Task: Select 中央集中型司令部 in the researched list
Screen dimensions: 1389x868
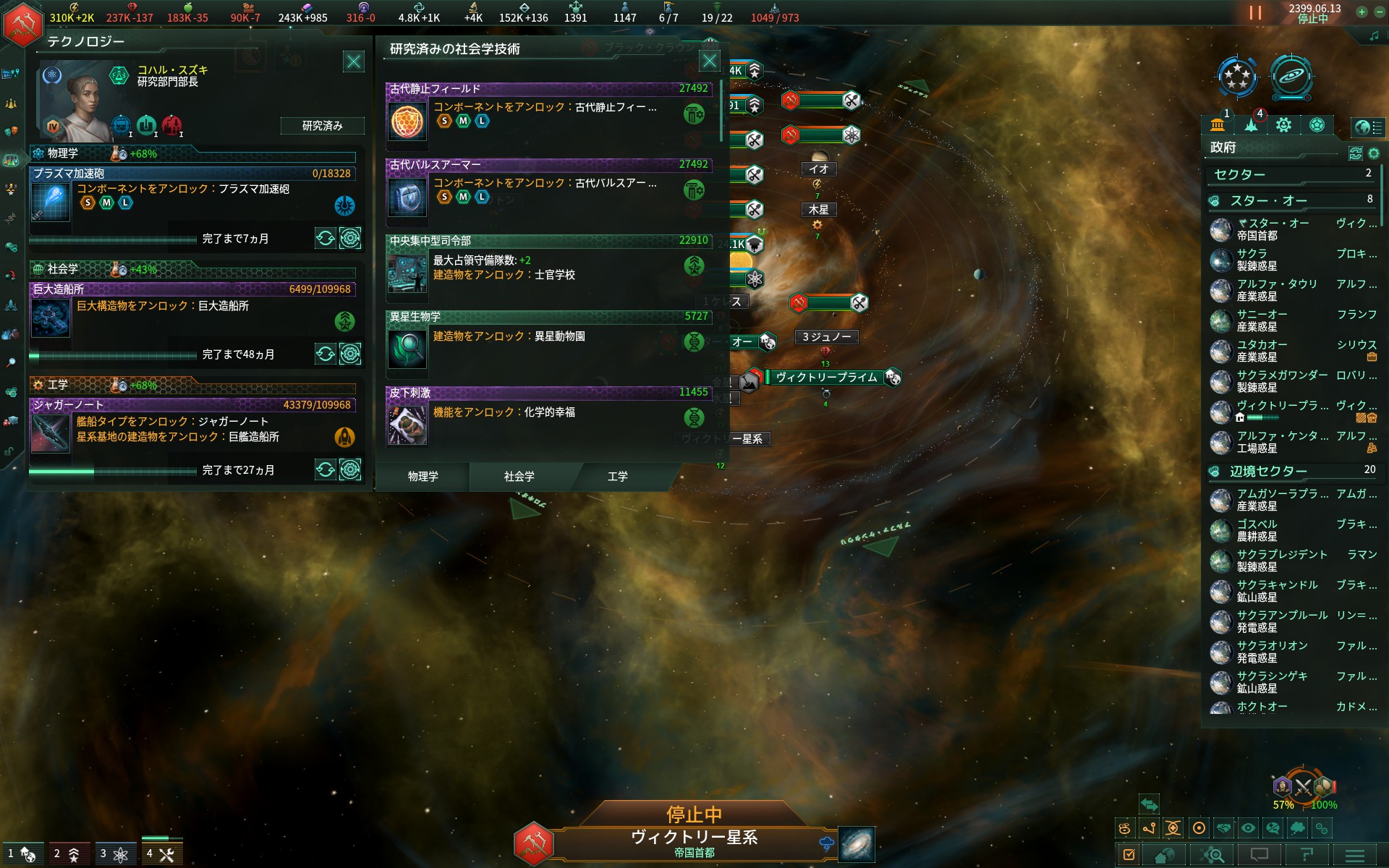Action: (x=548, y=268)
